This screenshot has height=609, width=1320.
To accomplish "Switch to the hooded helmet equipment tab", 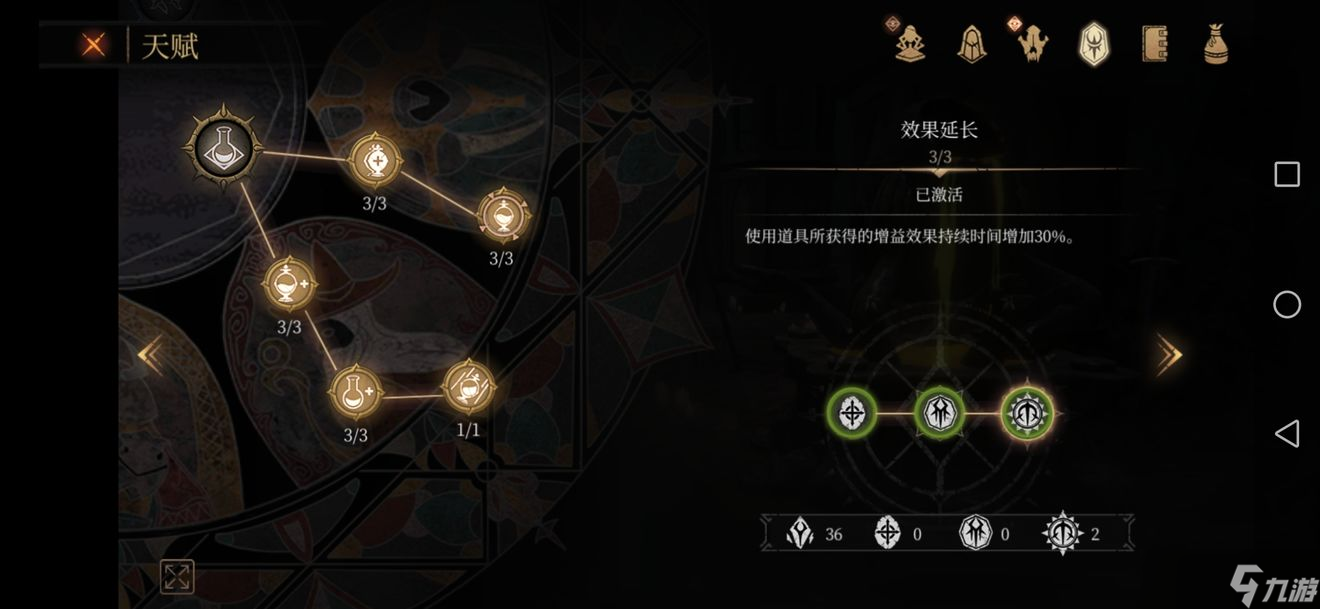I will pyautogui.click(x=971, y=44).
